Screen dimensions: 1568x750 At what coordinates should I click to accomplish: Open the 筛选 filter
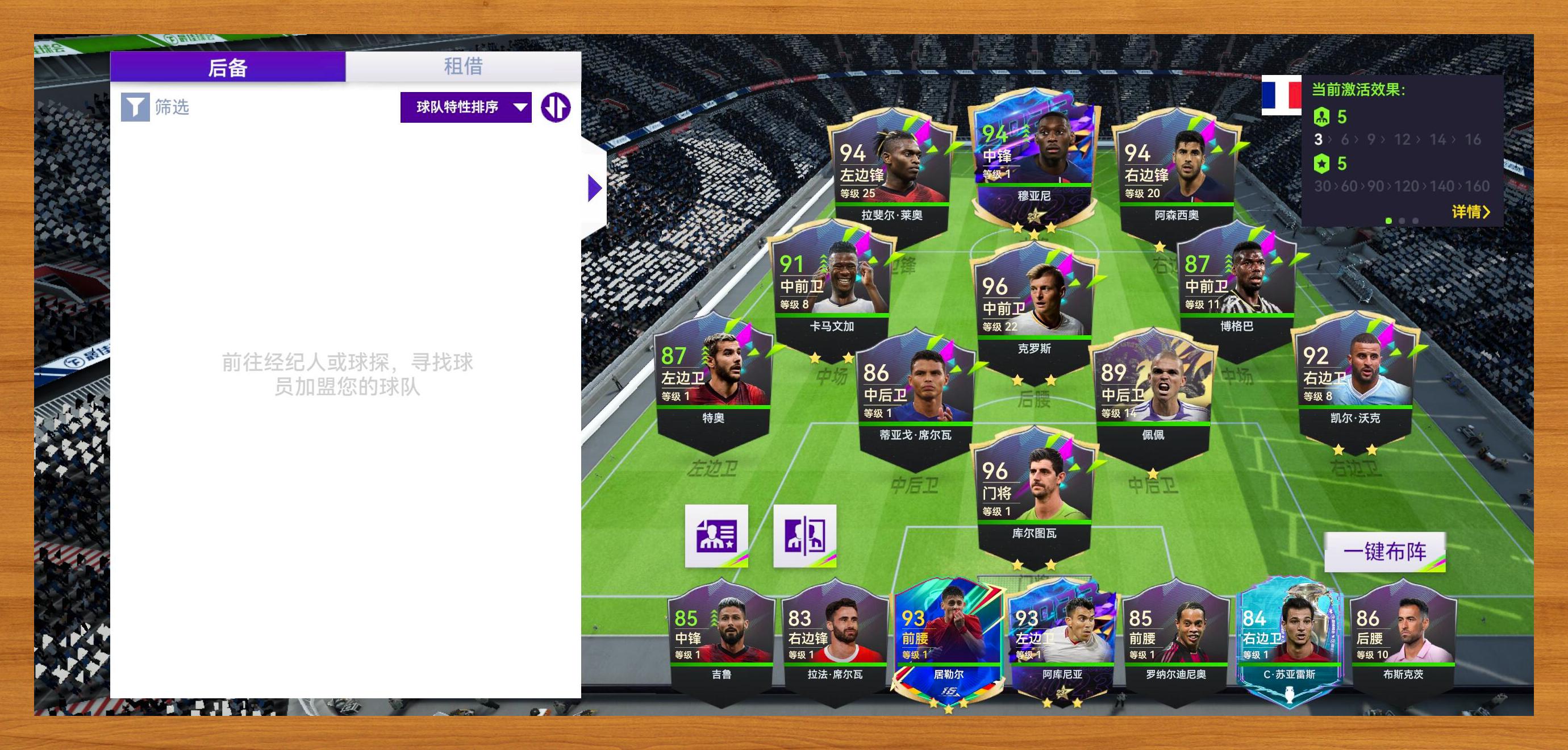click(155, 108)
